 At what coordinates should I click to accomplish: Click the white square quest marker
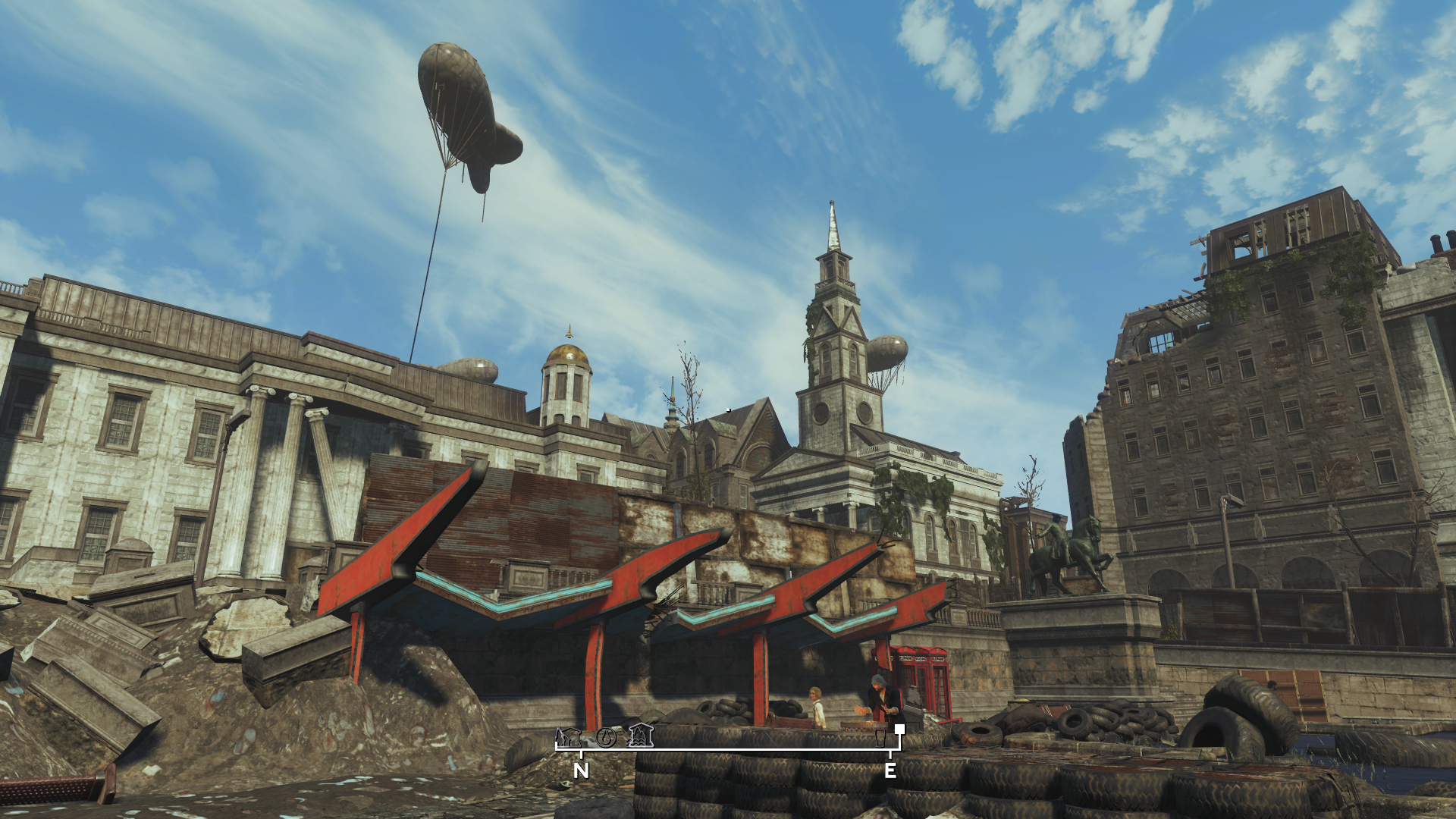(x=899, y=730)
